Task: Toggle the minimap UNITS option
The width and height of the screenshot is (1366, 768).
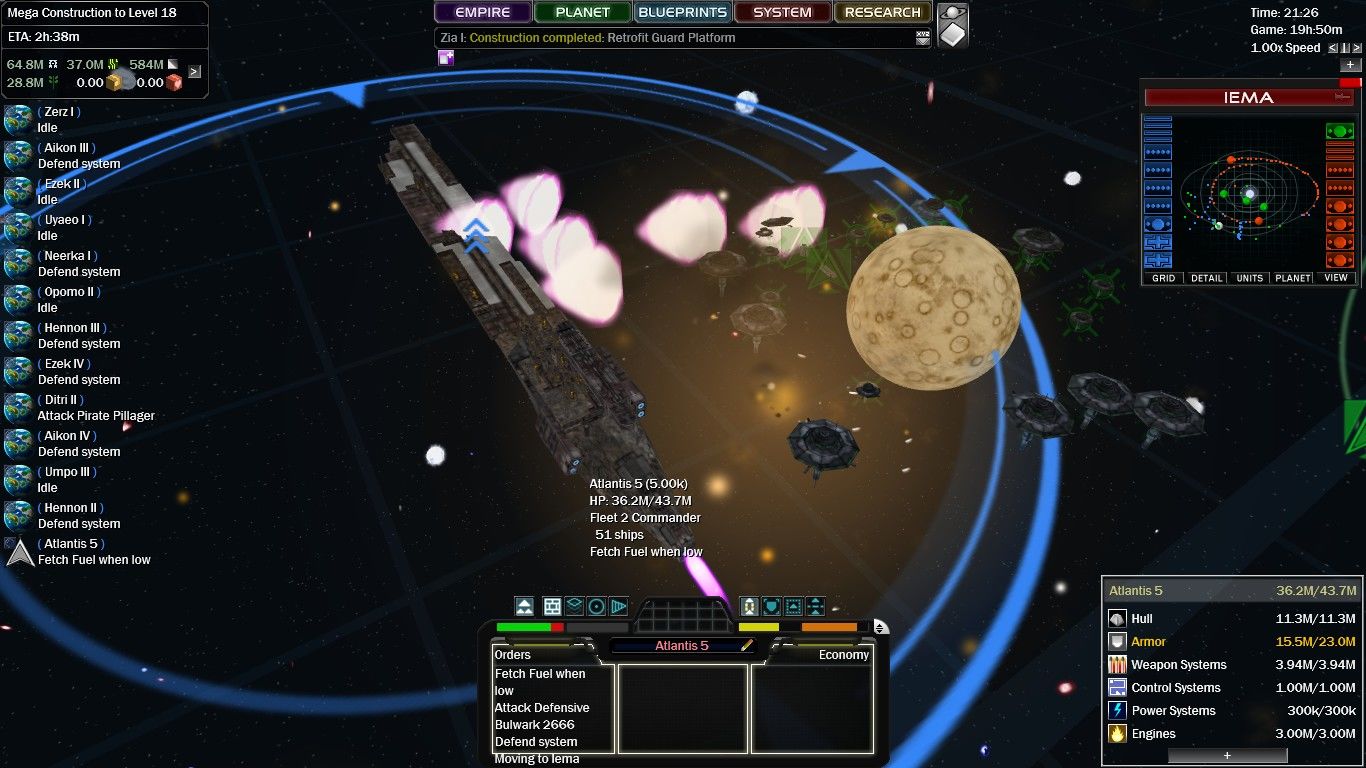Action: [x=1250, y=278]
